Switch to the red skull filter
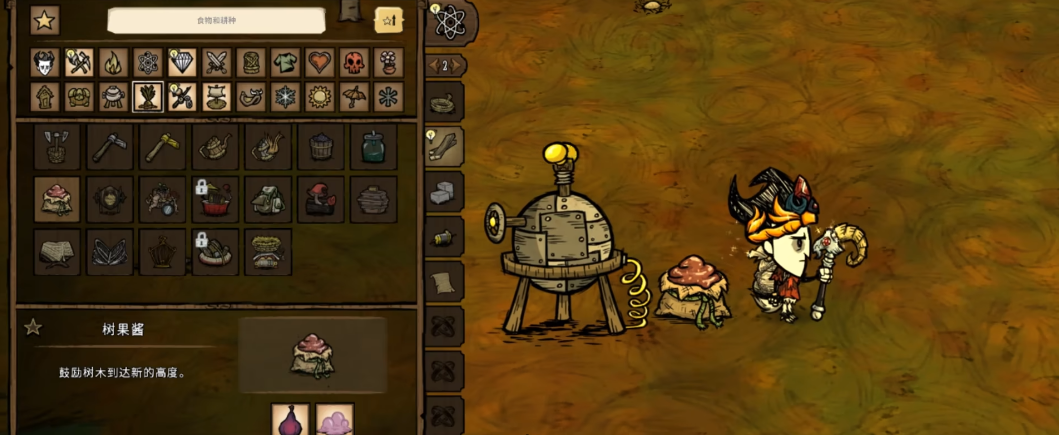 pos(354,63)
